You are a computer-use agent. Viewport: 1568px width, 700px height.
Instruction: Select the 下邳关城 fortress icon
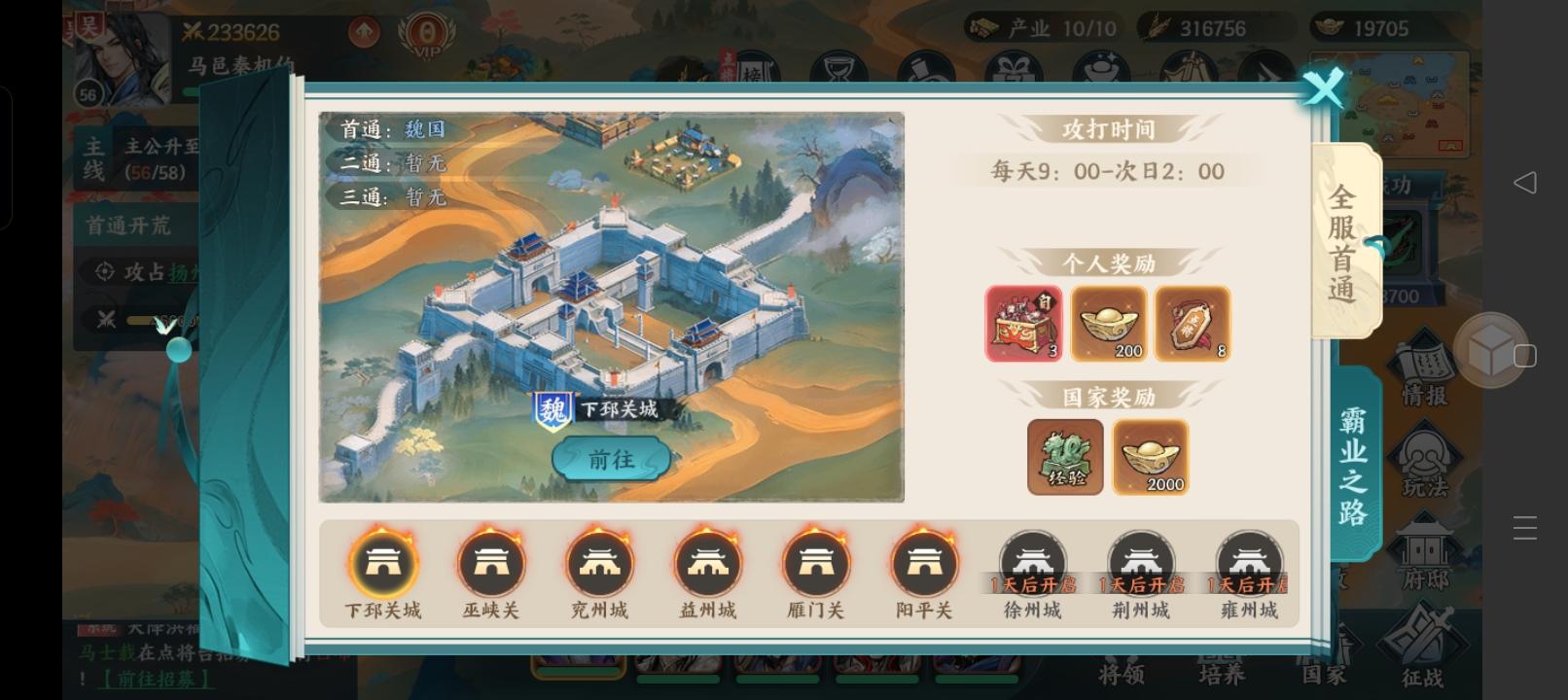pos(382,562)
